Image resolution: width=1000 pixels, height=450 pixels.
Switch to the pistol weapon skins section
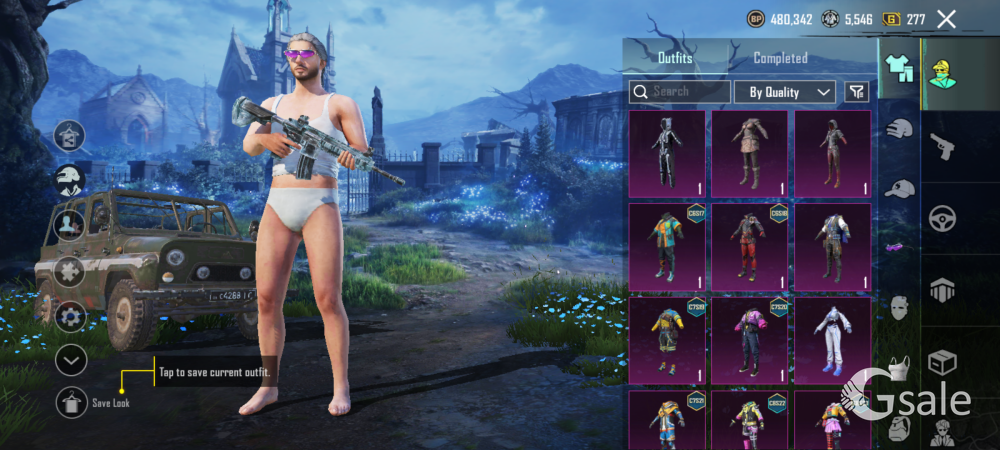coord(942,147)
